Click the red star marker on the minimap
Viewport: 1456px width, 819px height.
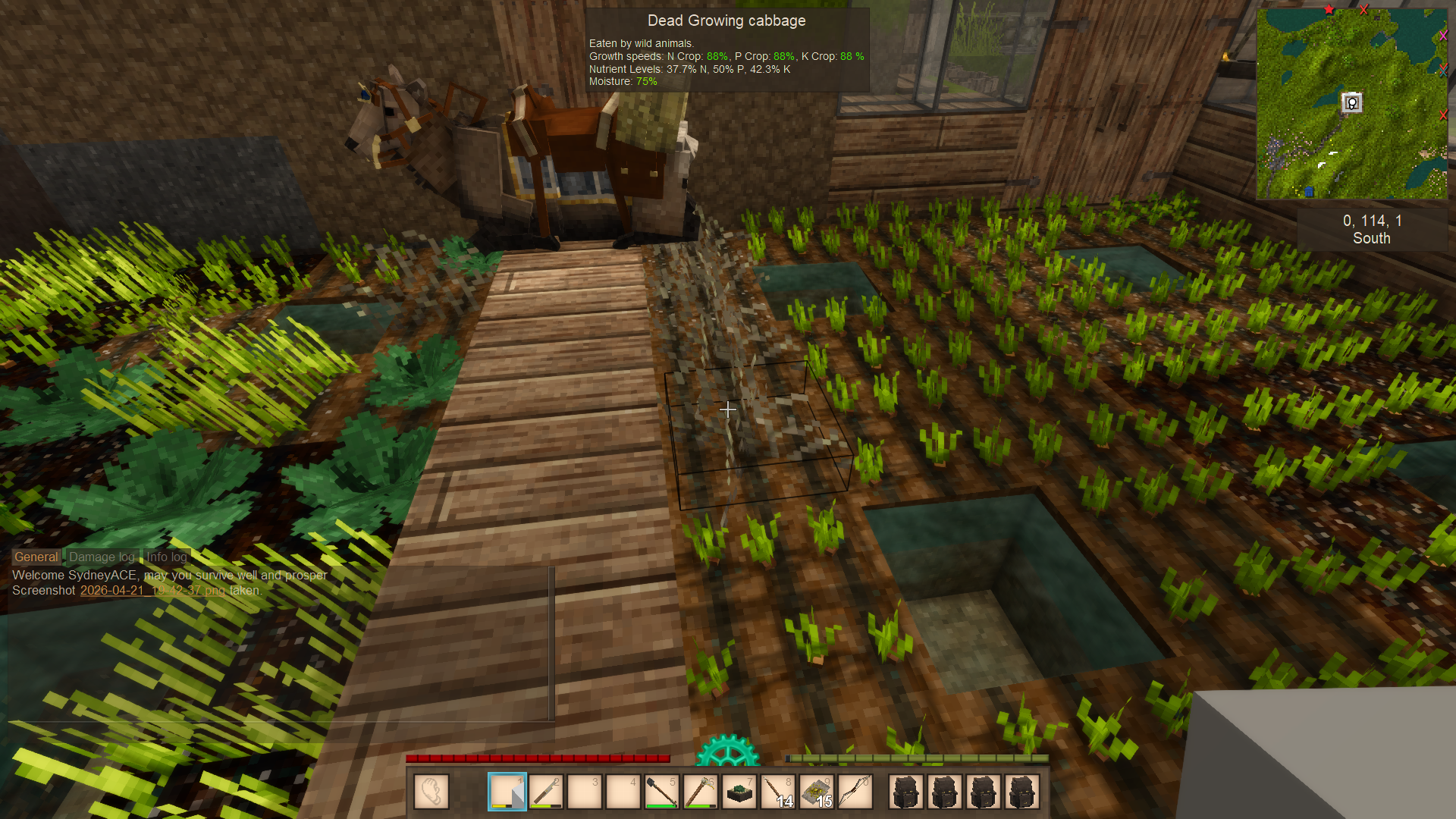[x=1329, y=10]
